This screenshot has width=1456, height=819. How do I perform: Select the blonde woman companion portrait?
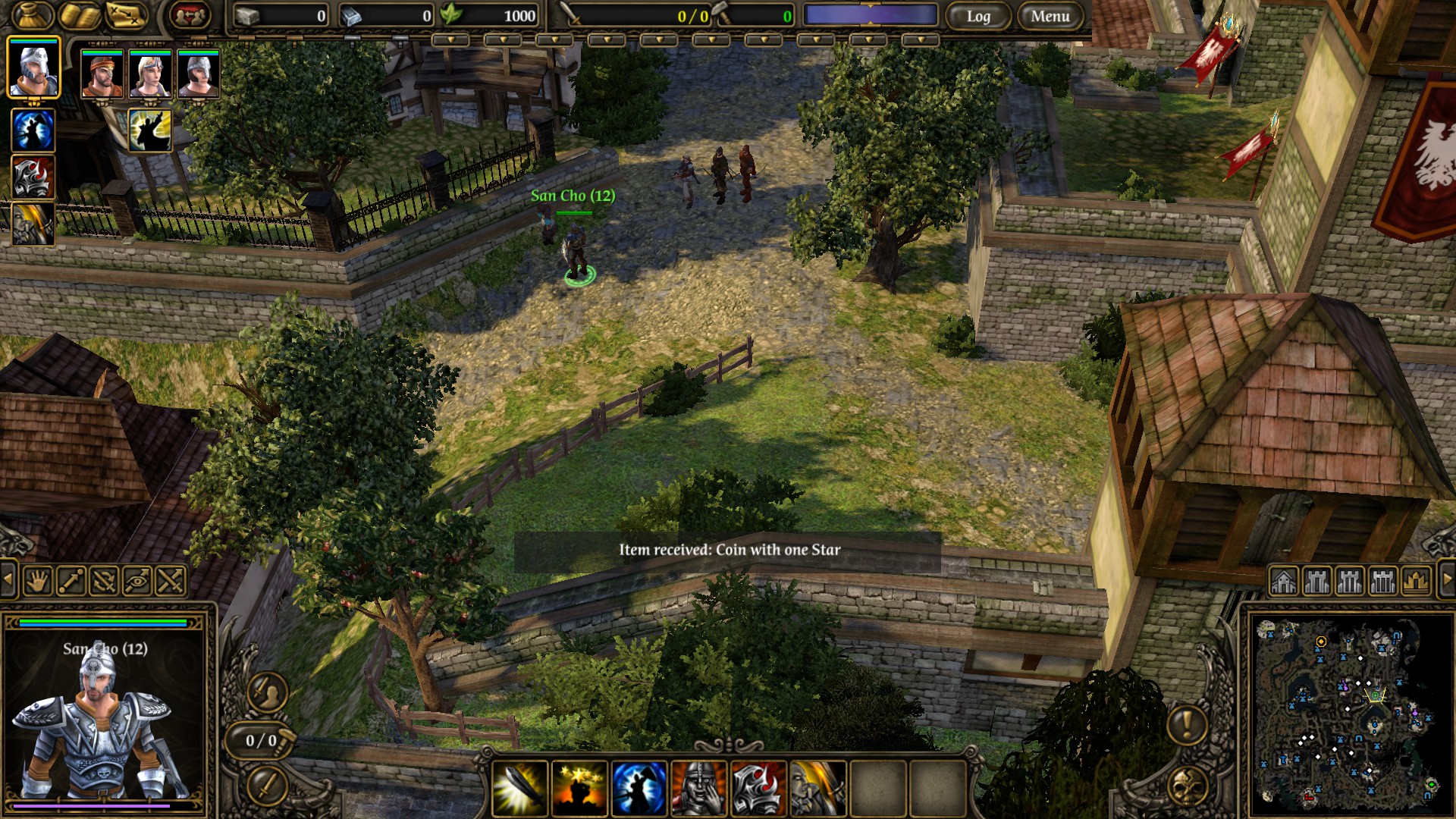[x=150, y=74]
